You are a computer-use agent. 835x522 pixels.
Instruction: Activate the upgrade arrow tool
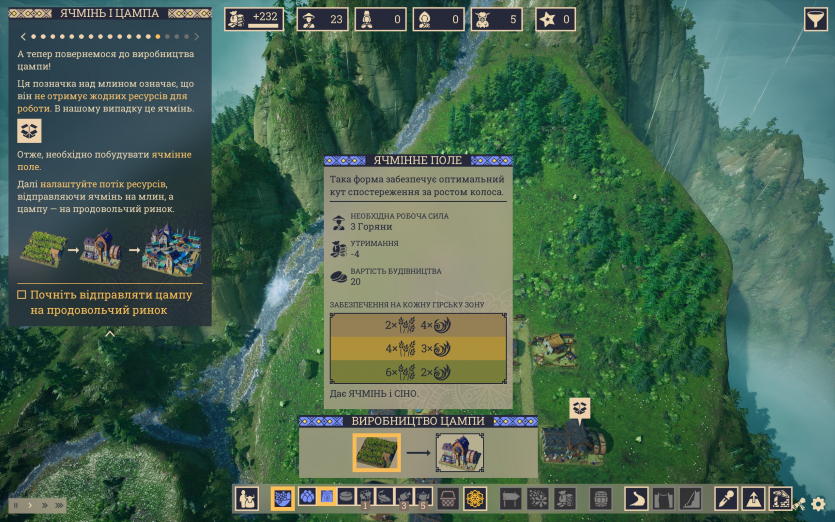pos(753,498)
